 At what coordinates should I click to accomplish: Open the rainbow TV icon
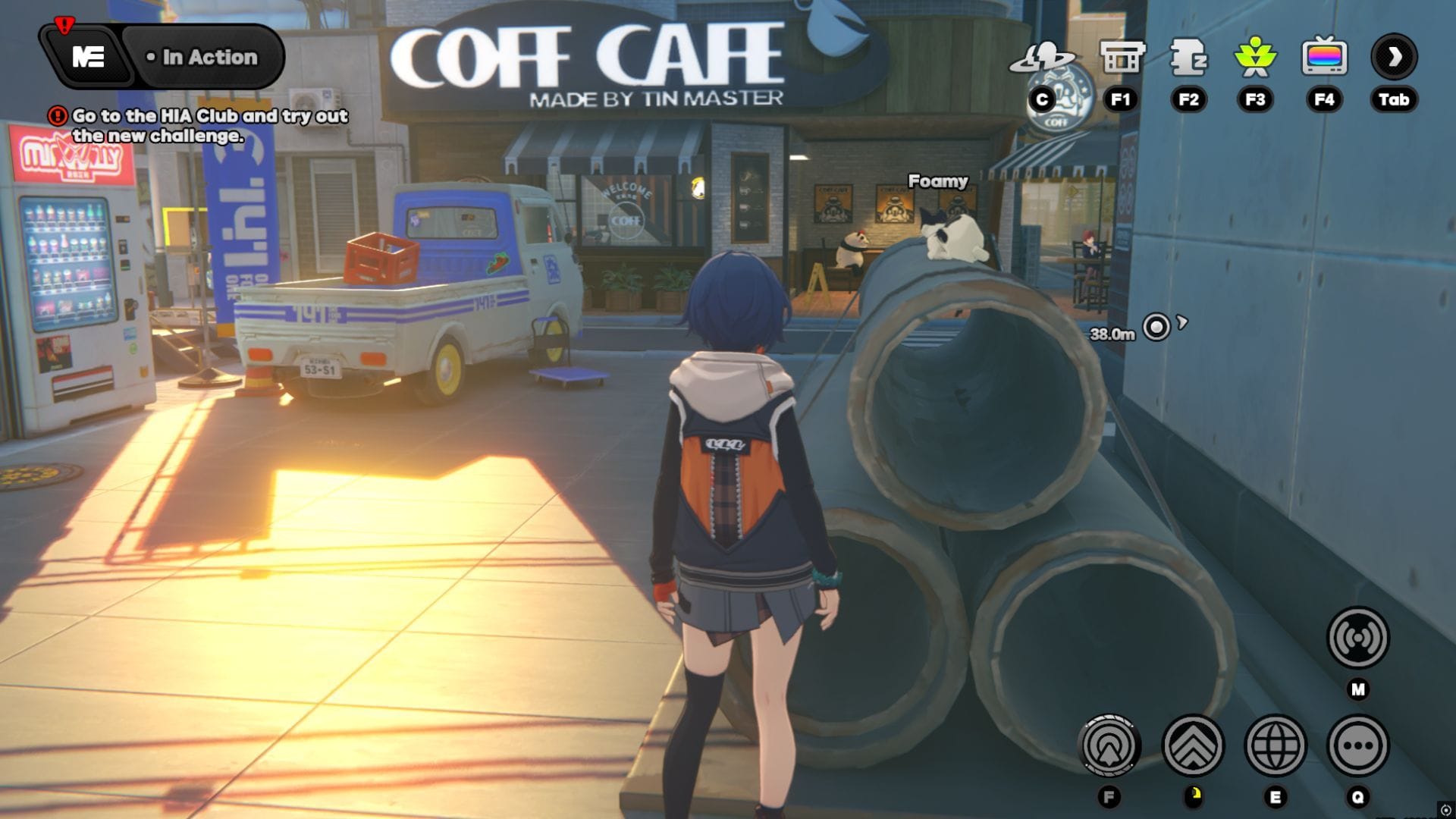(x=1324, y=58)
